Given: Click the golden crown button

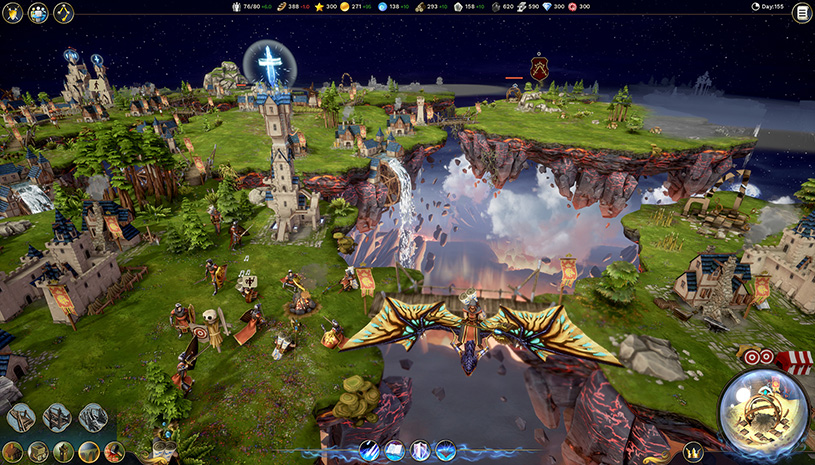Looking at the screenshot, I should (x=692, y=451).
